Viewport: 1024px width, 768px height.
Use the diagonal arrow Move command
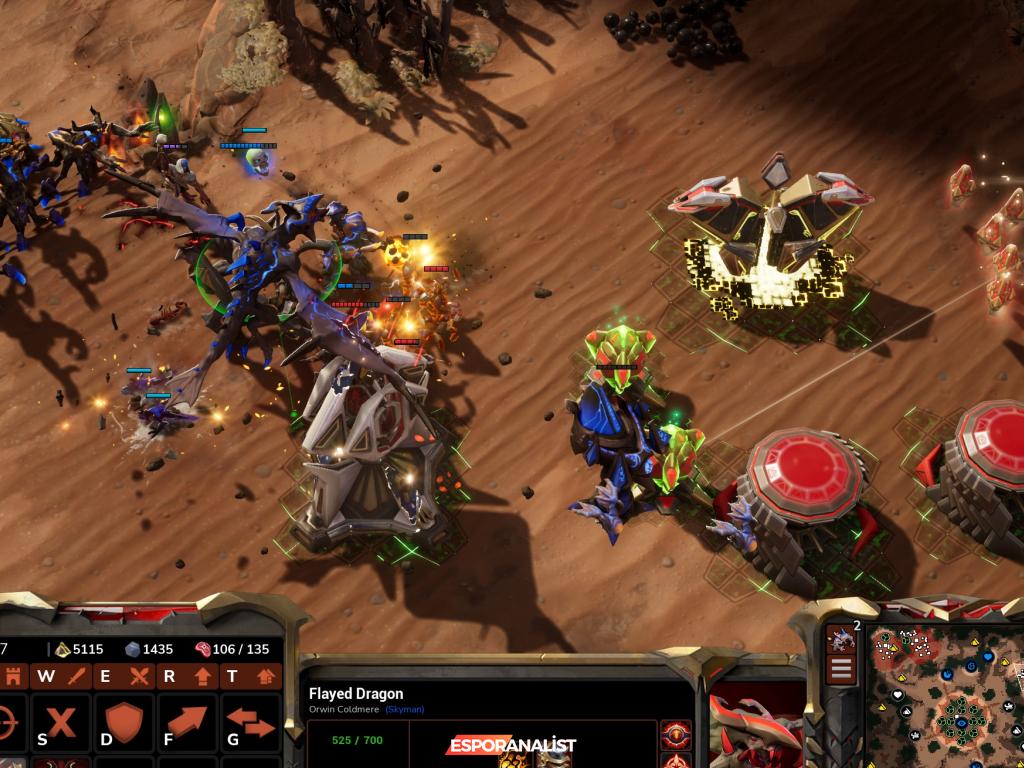click(186, 722)
